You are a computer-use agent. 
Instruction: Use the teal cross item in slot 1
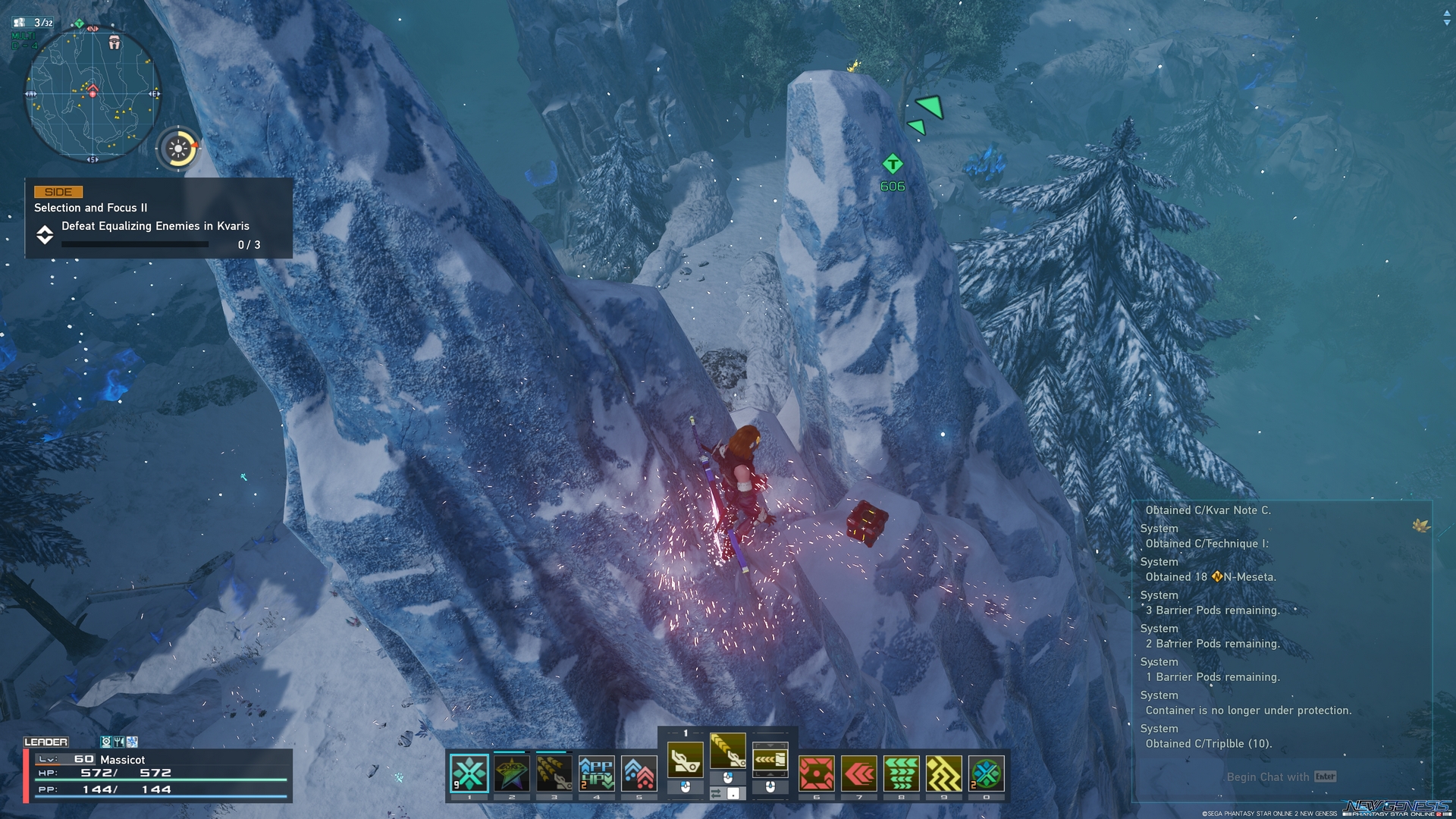click(x=469, y=773)
